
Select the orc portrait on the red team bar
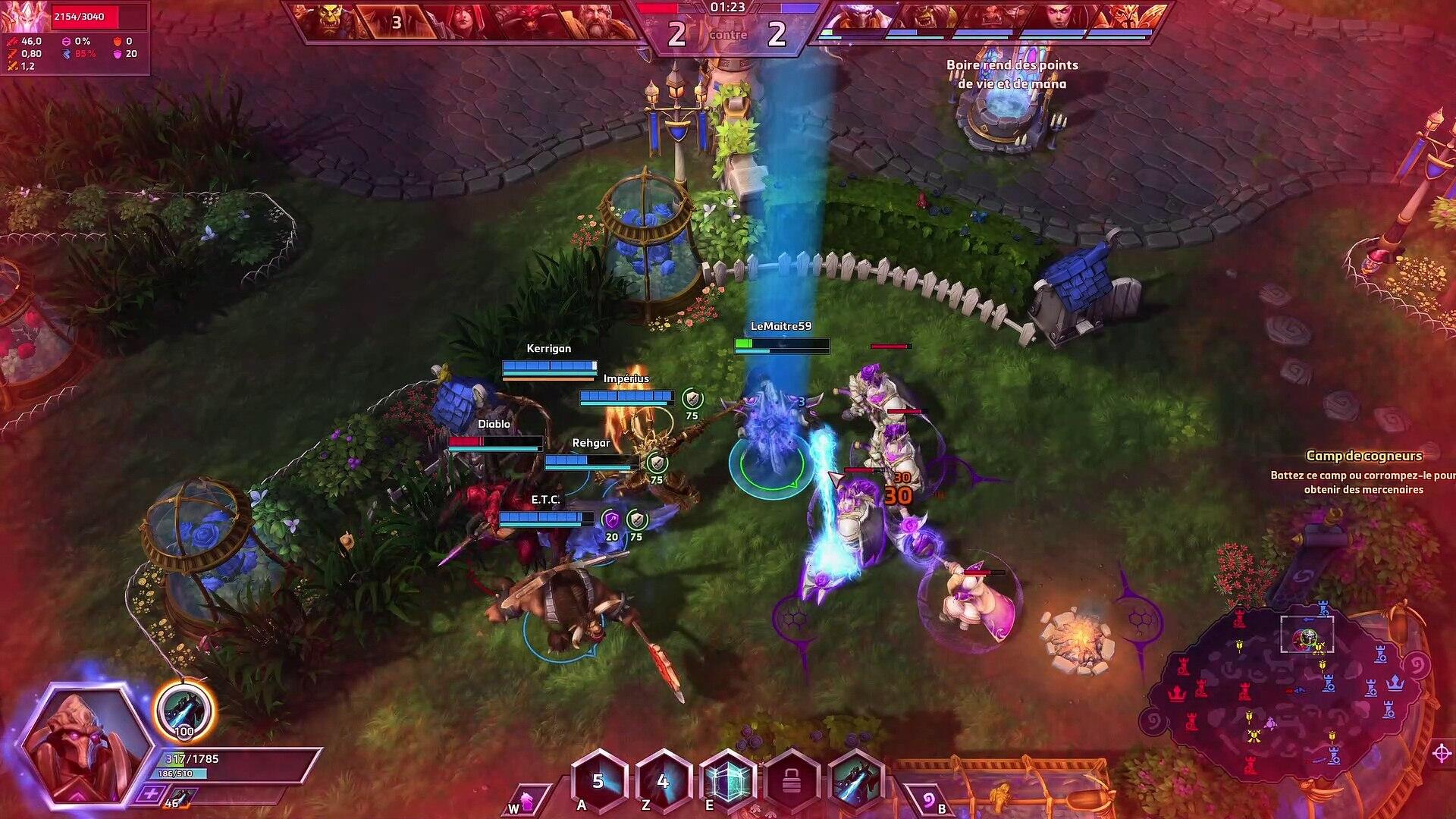pos(328,21)
